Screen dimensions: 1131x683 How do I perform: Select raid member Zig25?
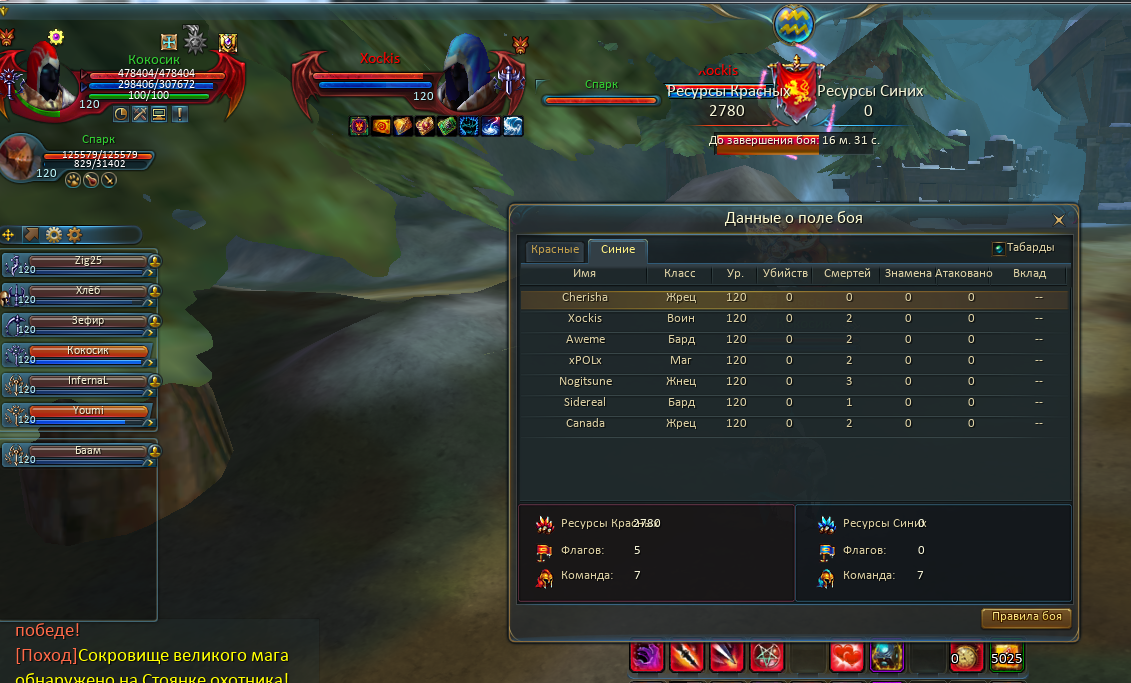(x=88, y=262)
